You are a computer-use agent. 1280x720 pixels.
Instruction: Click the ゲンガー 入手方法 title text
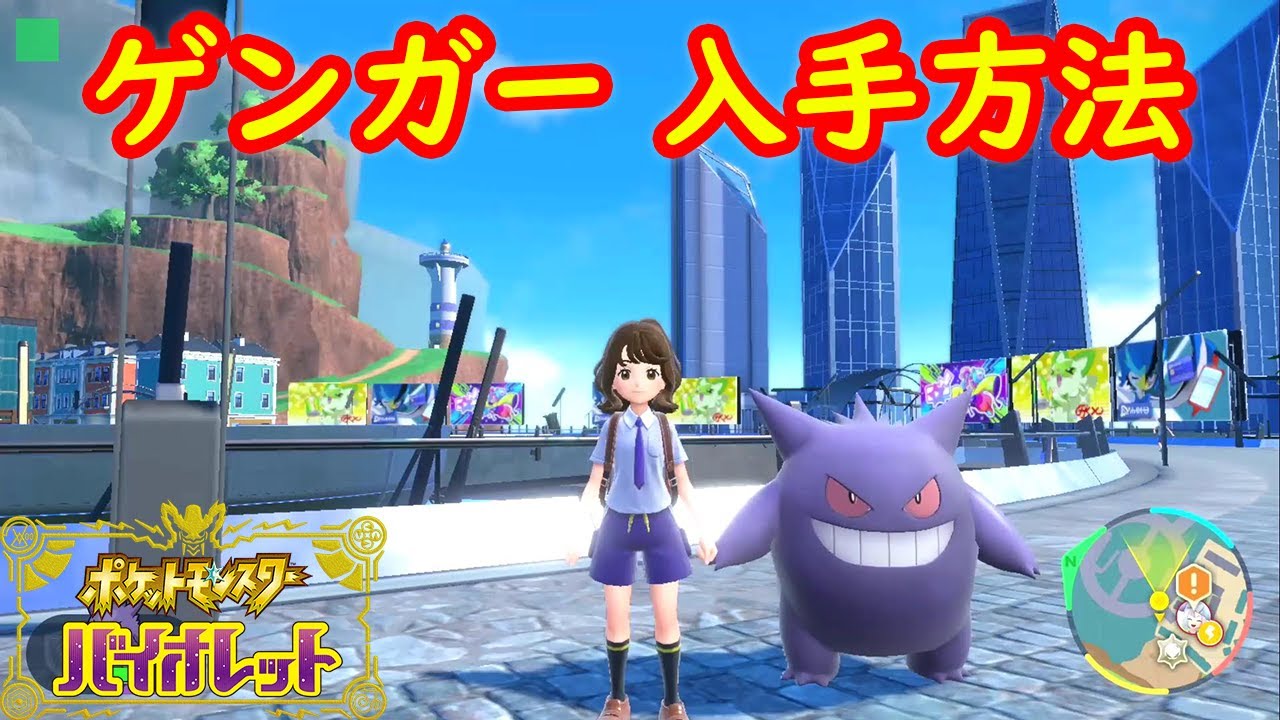click(640, 85)
